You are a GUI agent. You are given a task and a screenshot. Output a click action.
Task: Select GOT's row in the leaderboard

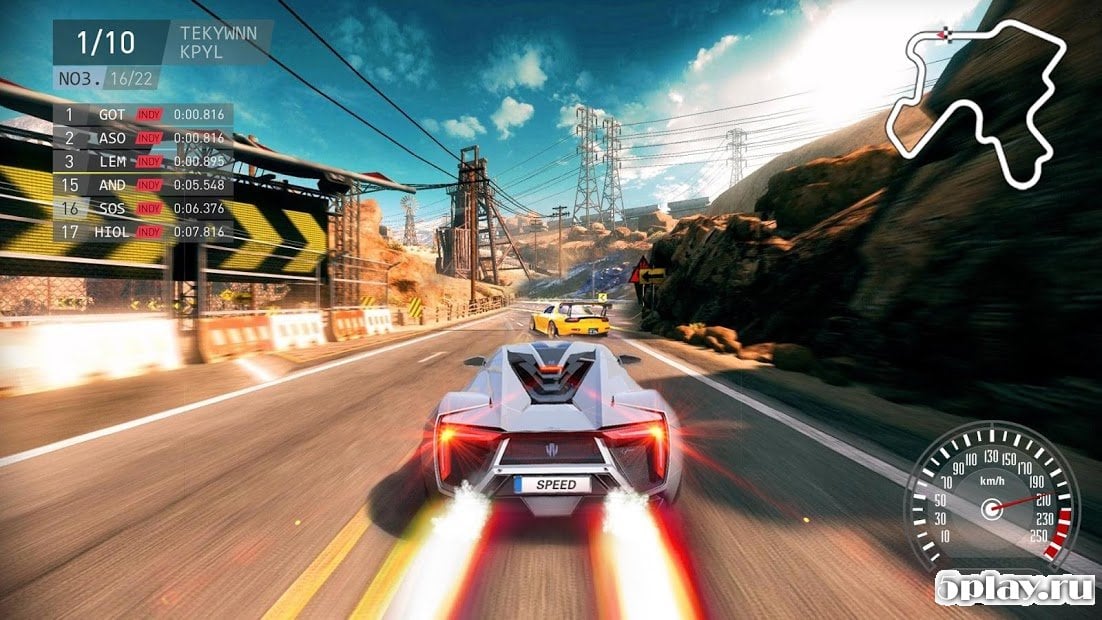pos(145,114)
